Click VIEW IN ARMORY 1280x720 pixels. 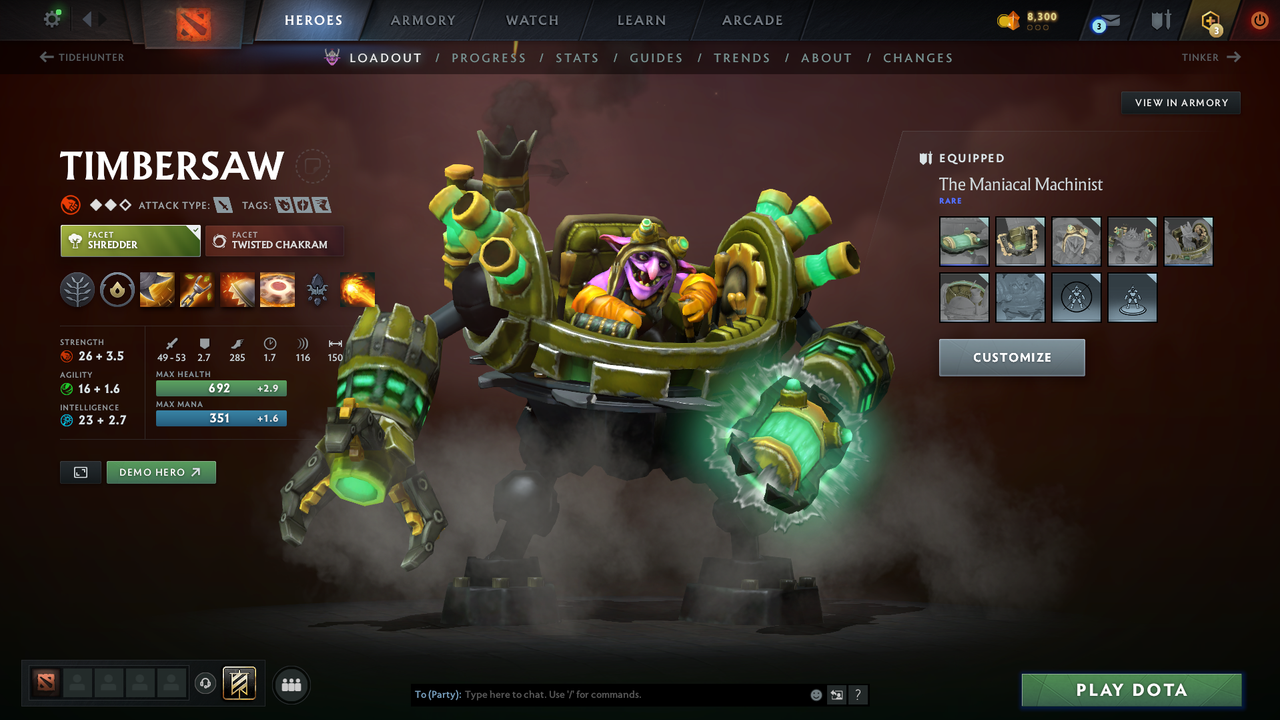tap(1180, 102)
